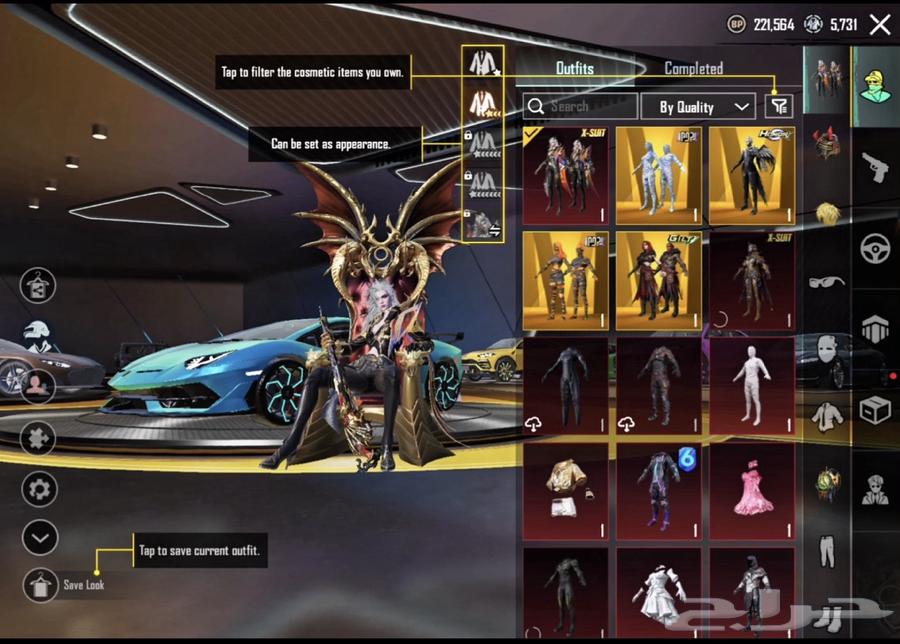900x644 pixels.
Task: Open the white jacket clothing category
Action: 827,415
